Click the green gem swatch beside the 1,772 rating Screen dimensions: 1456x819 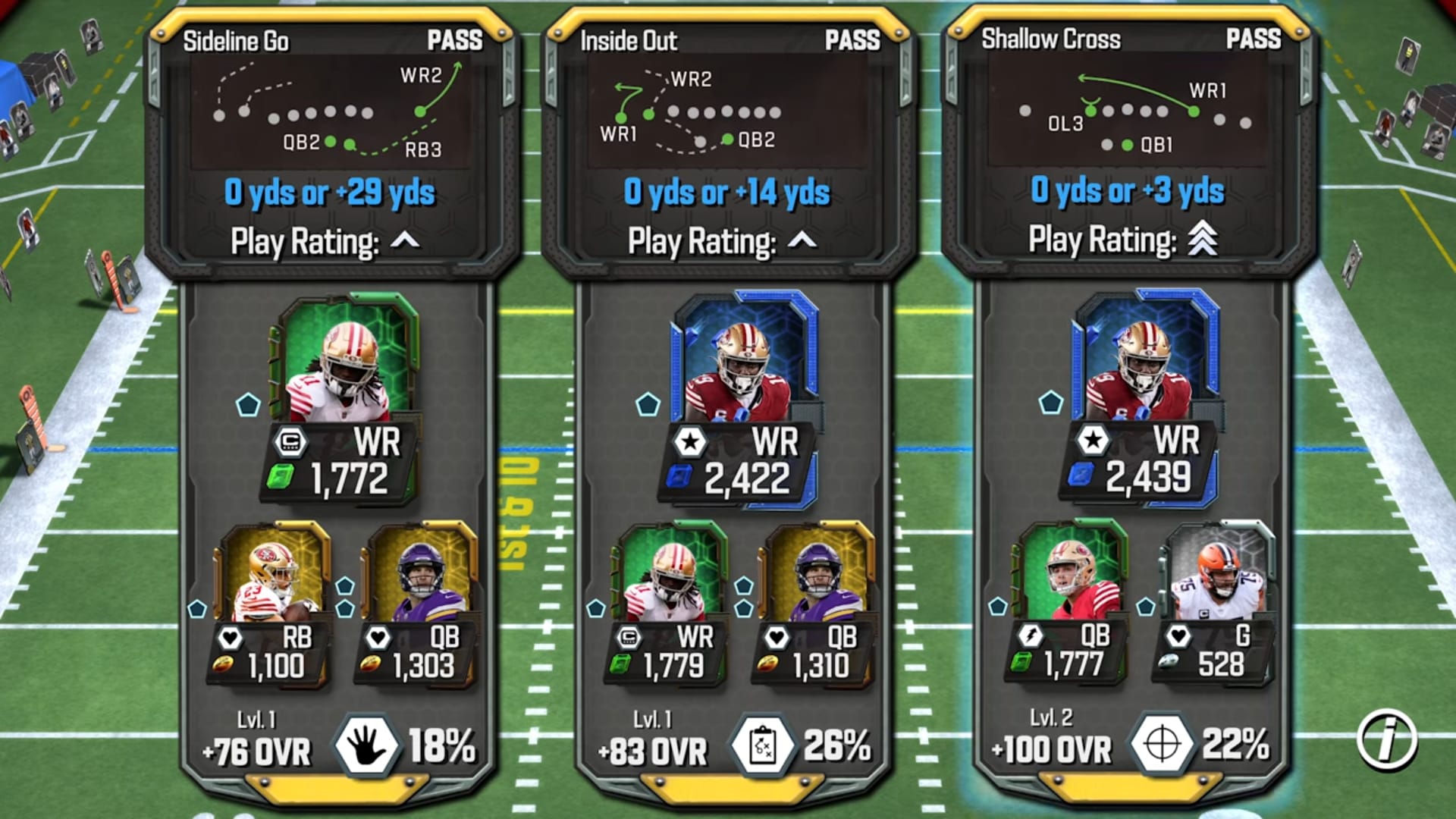(x=279, y=475)
